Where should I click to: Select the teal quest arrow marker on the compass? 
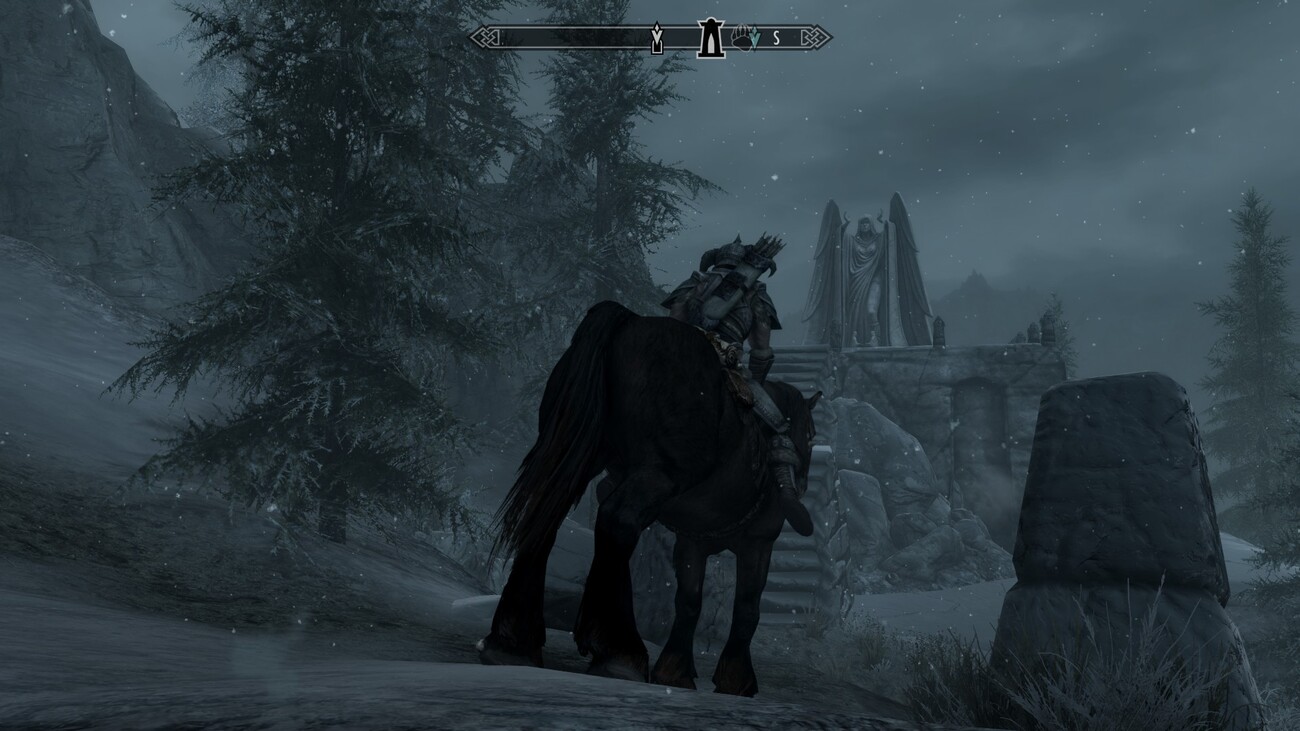click(756, 39)
